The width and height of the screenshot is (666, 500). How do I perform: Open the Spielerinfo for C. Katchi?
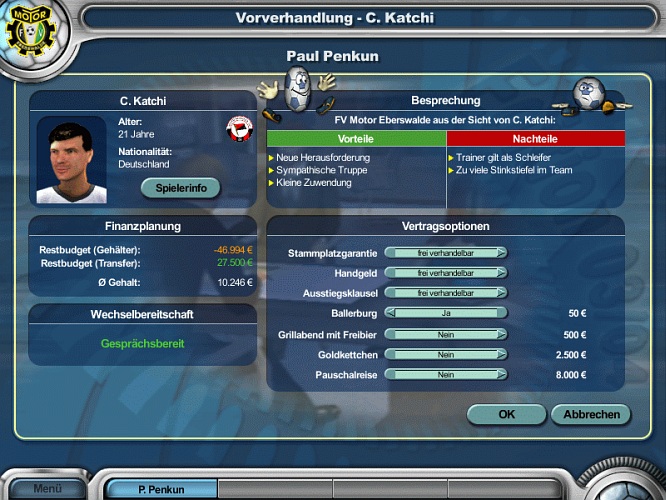pyautogui.click(x=180, y=187)
